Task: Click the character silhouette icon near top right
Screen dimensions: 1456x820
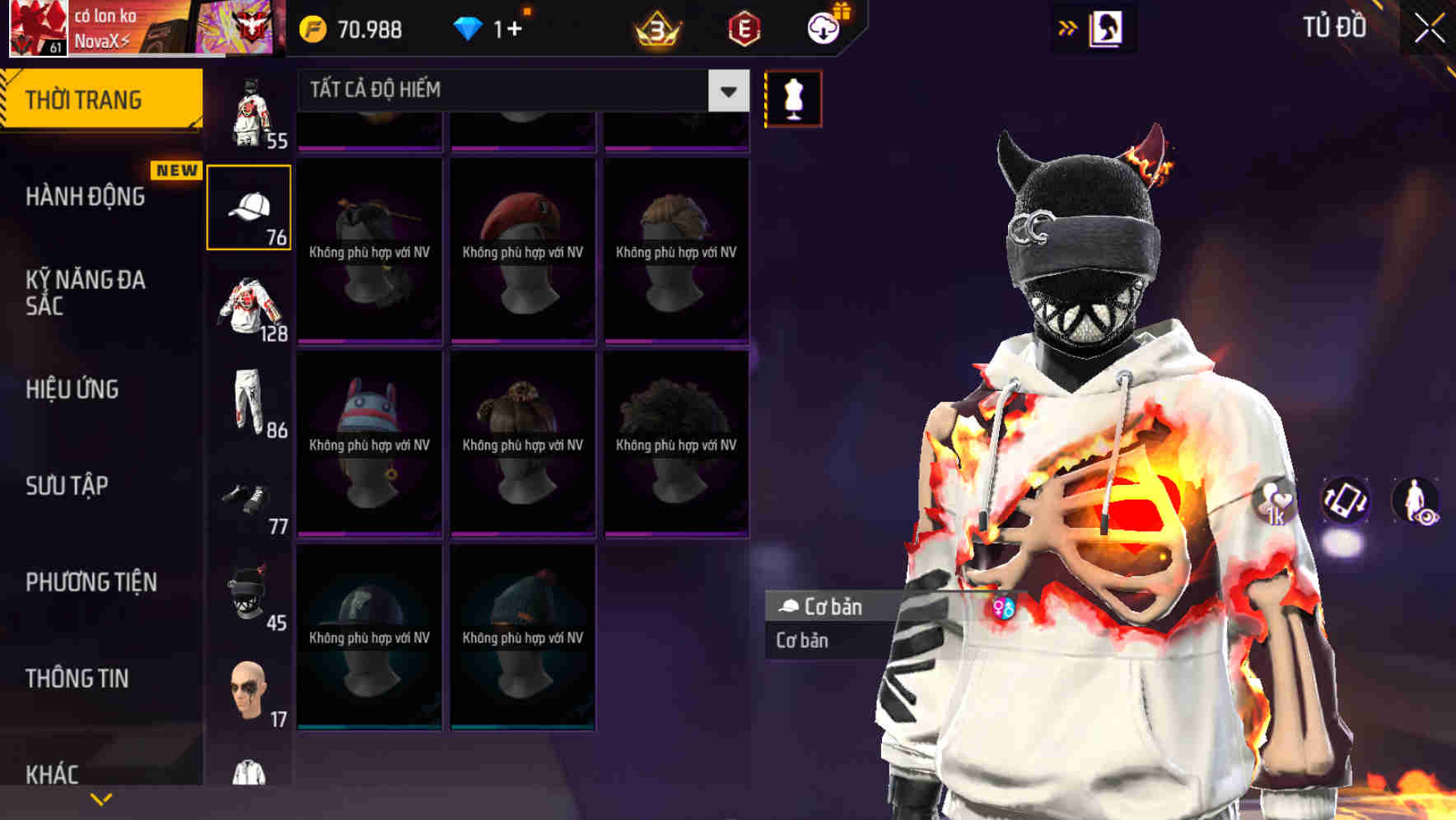Action: coord(1104,27)
